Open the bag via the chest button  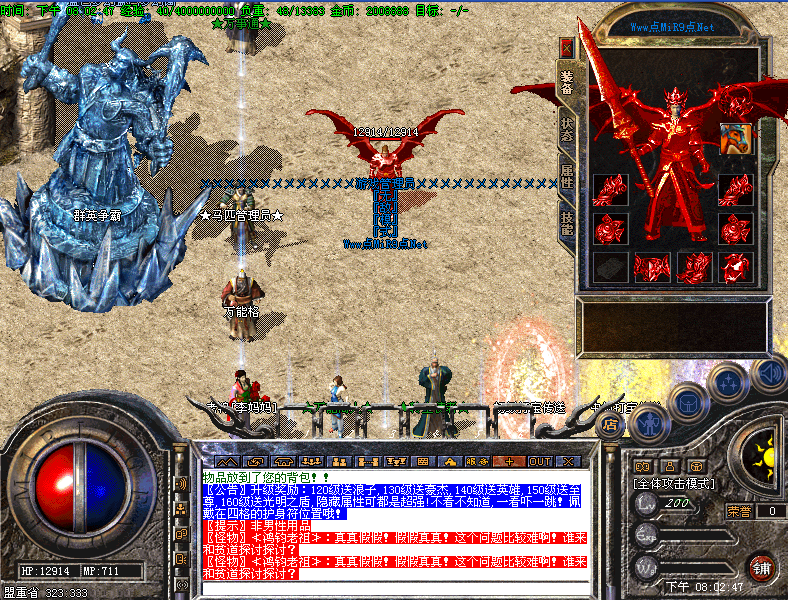[x=689, y=402]
